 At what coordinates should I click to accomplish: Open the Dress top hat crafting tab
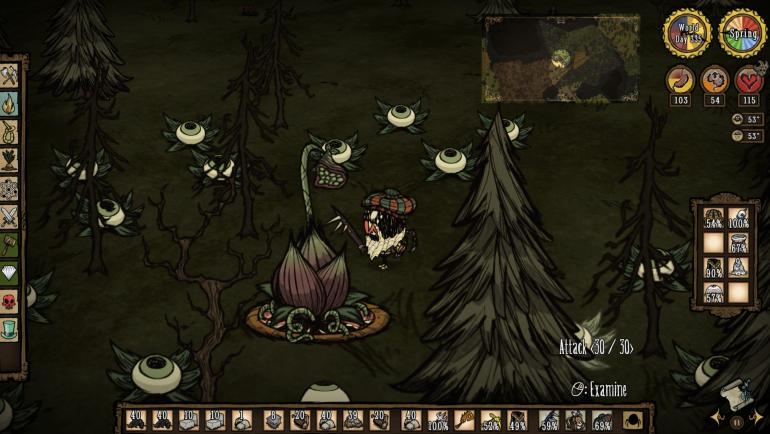(x=11, y=327)
